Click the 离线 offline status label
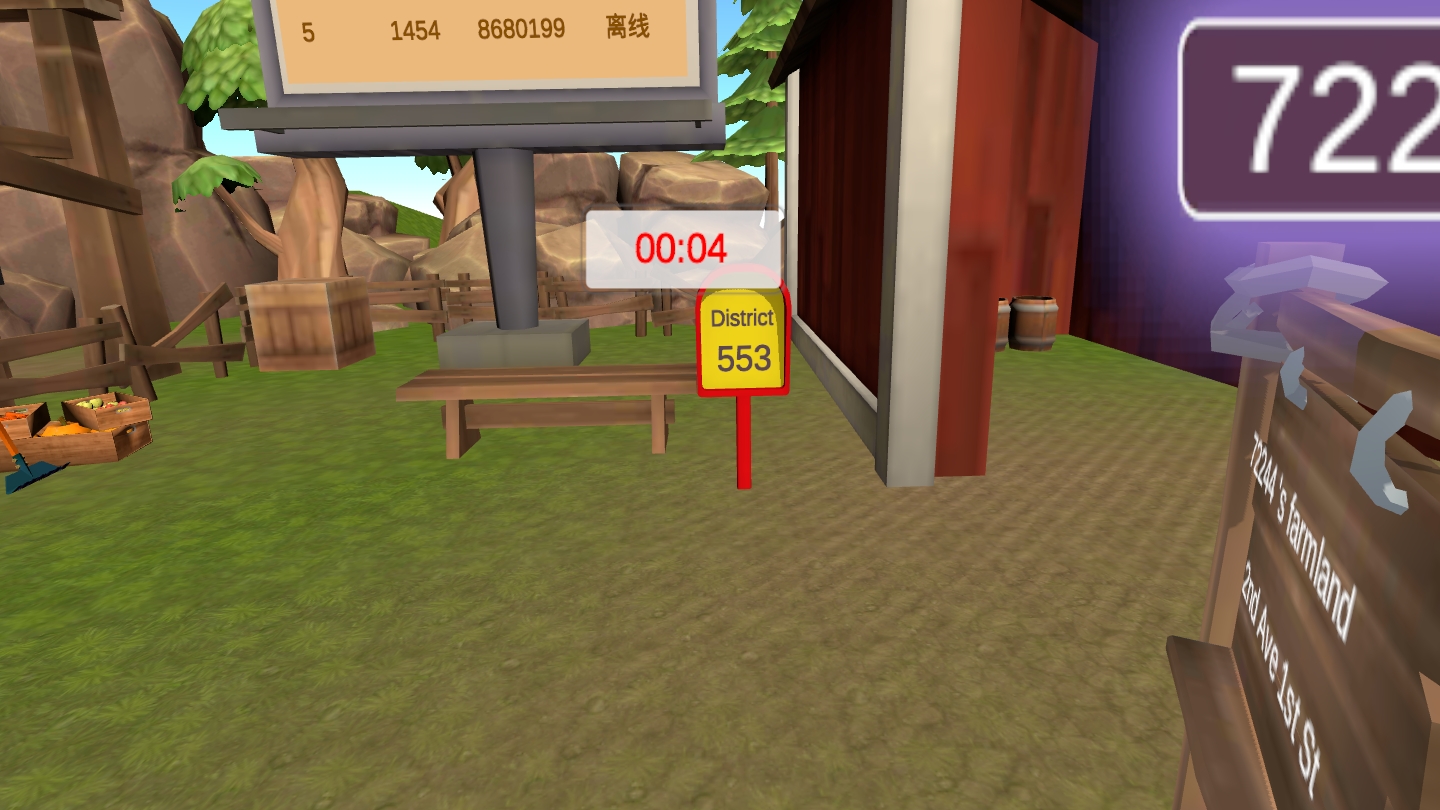Screen dimensions: 1440x810 pos(626,30)
